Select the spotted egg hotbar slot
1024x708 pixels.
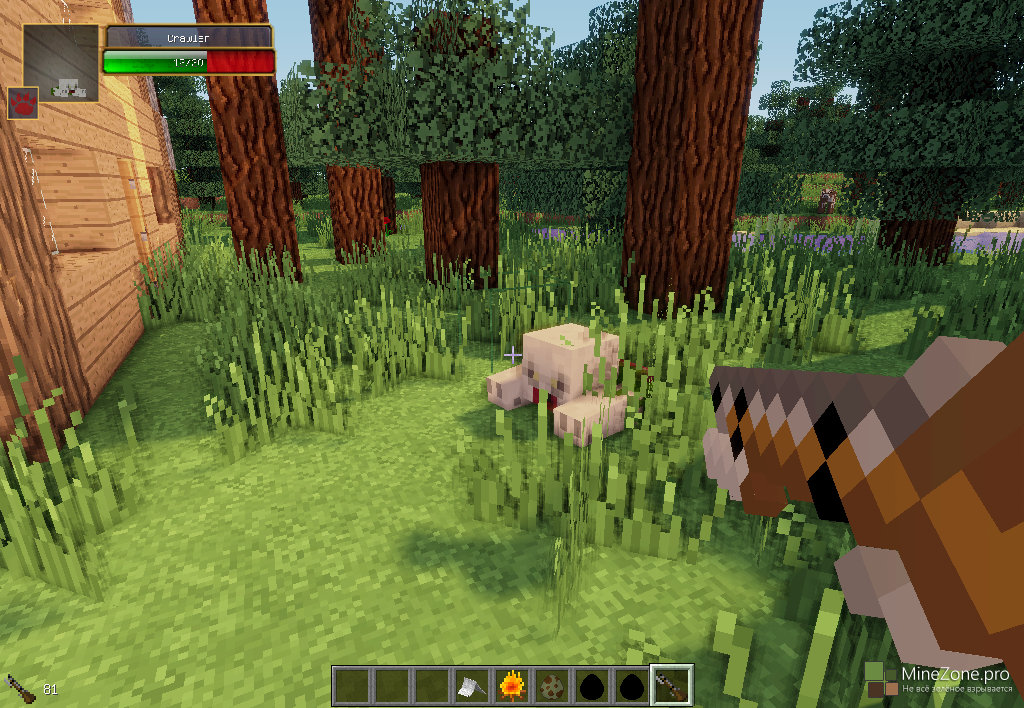tap(551, 686)
